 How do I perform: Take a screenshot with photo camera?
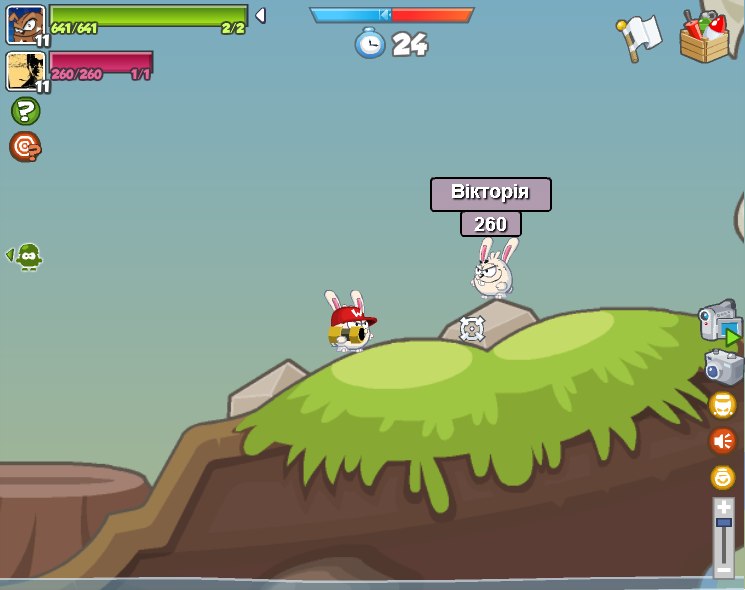723,367
